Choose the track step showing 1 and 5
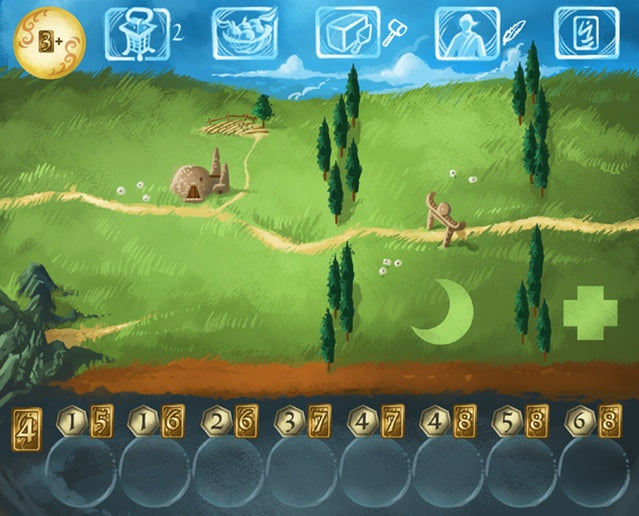The width and height of the screenshot is (639, 516). pyautogui.click(x=86, y=423)
